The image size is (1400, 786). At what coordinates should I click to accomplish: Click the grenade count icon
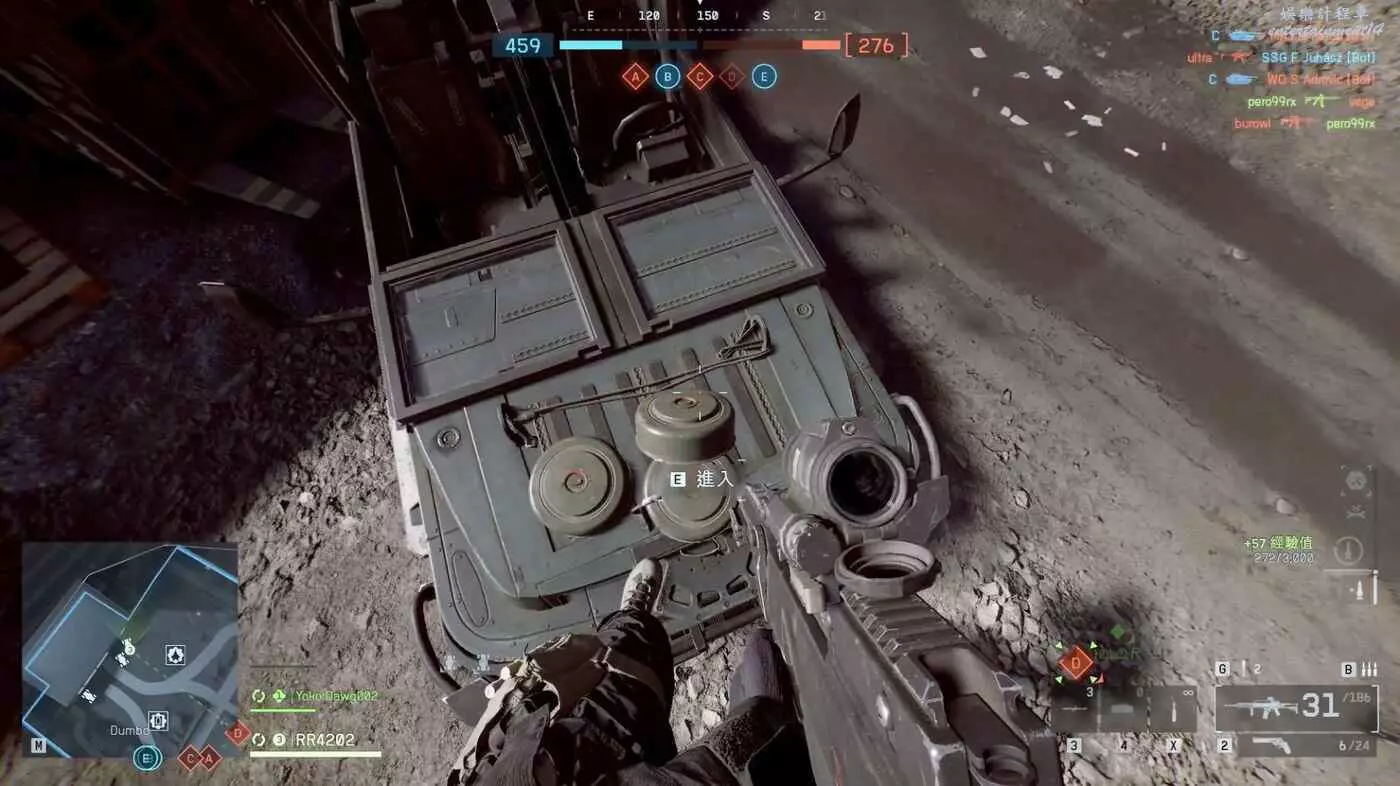[x=1245, y=669]
